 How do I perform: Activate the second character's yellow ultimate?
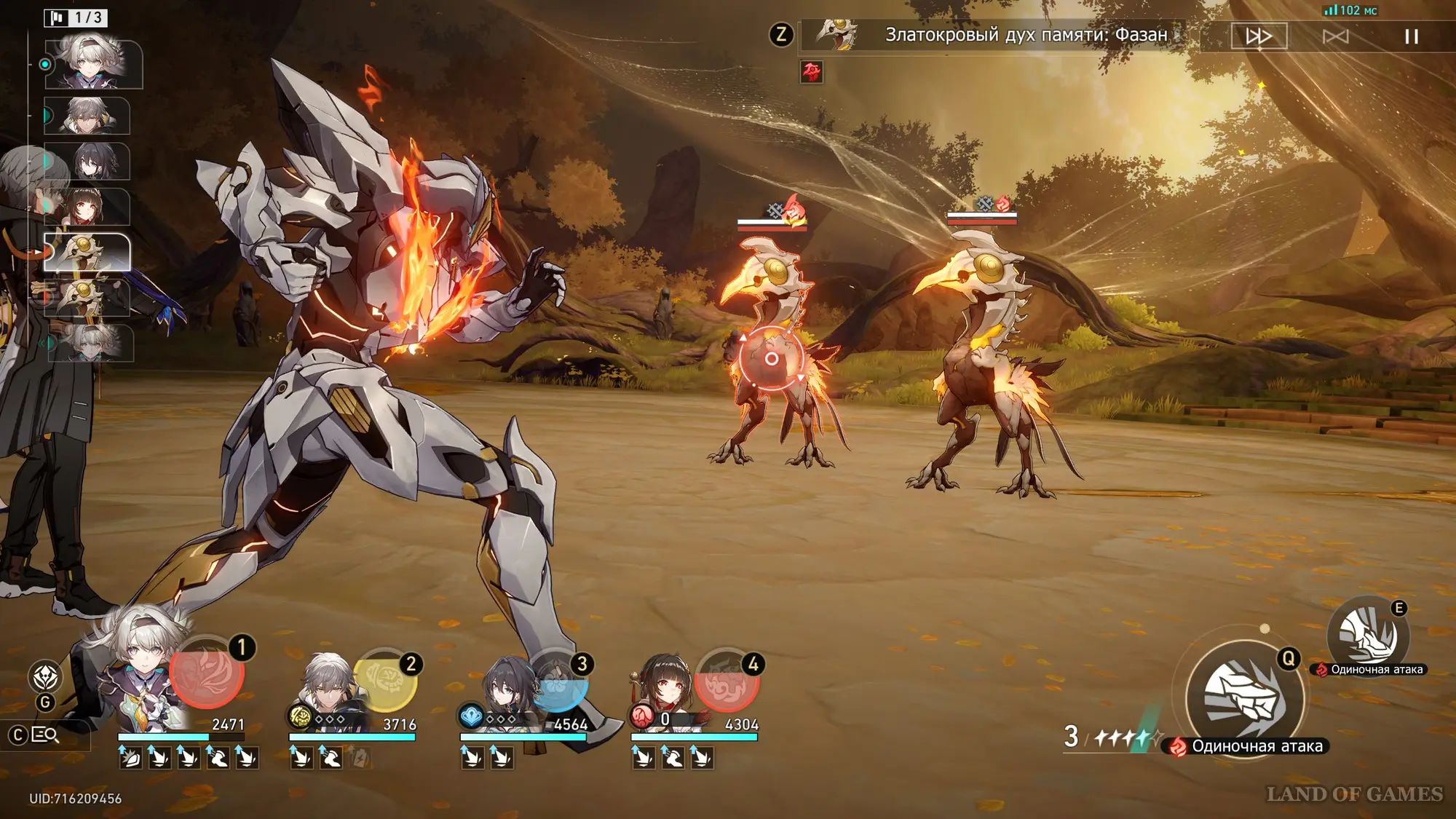click(384, 681)
